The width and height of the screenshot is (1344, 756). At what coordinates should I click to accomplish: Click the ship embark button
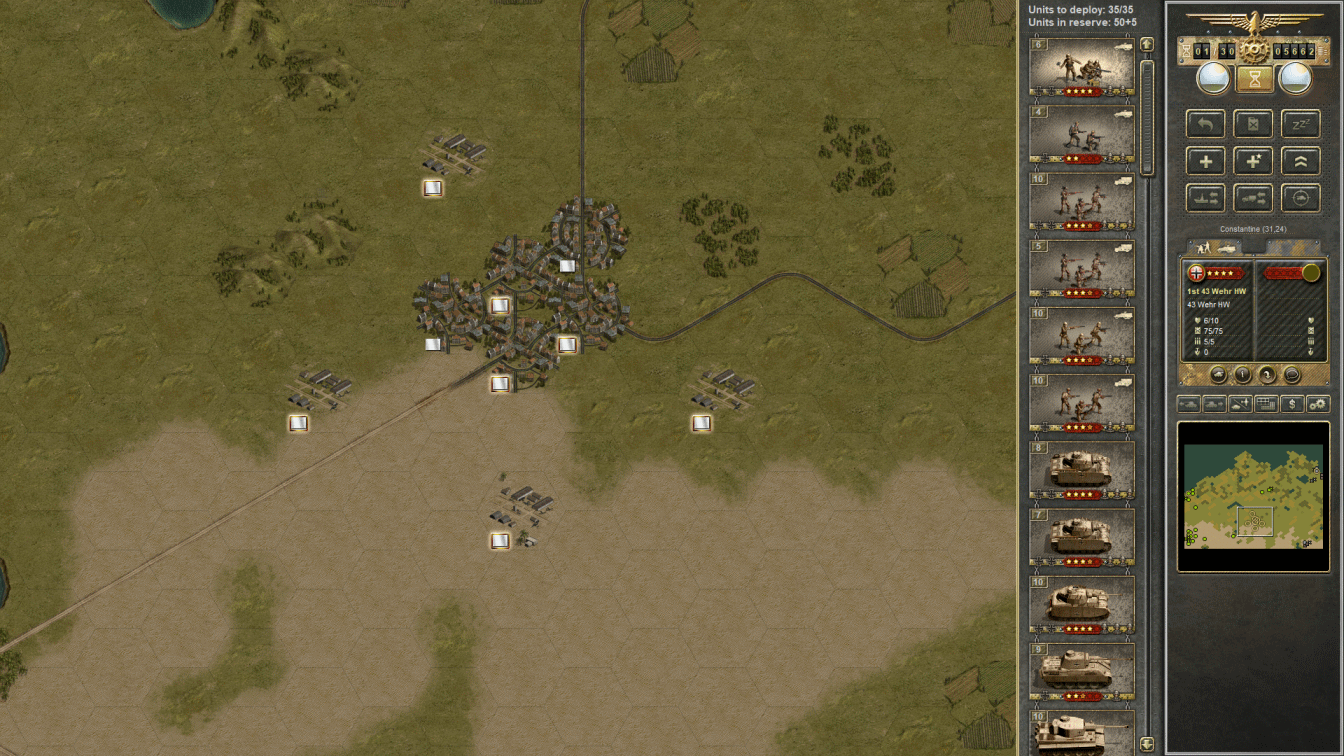click(x=1205, y=198)
